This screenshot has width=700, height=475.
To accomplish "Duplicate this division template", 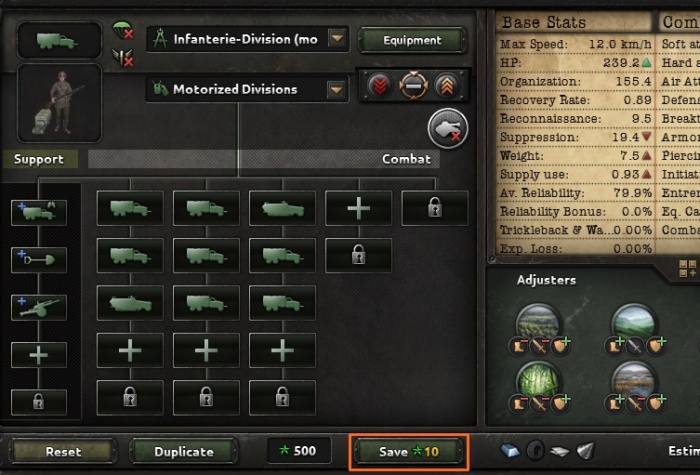I will [184, 452].
